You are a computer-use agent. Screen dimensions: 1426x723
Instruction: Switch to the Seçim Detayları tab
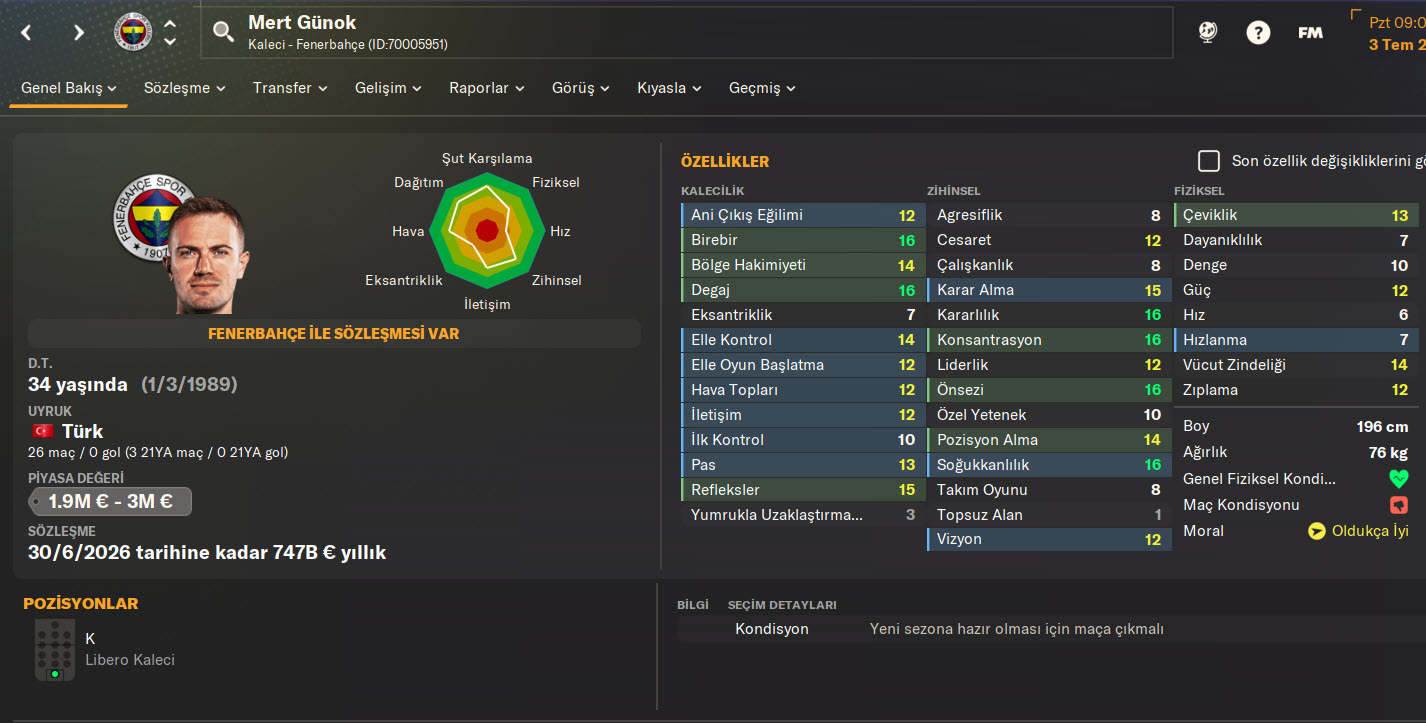click(x=781, y=605)
